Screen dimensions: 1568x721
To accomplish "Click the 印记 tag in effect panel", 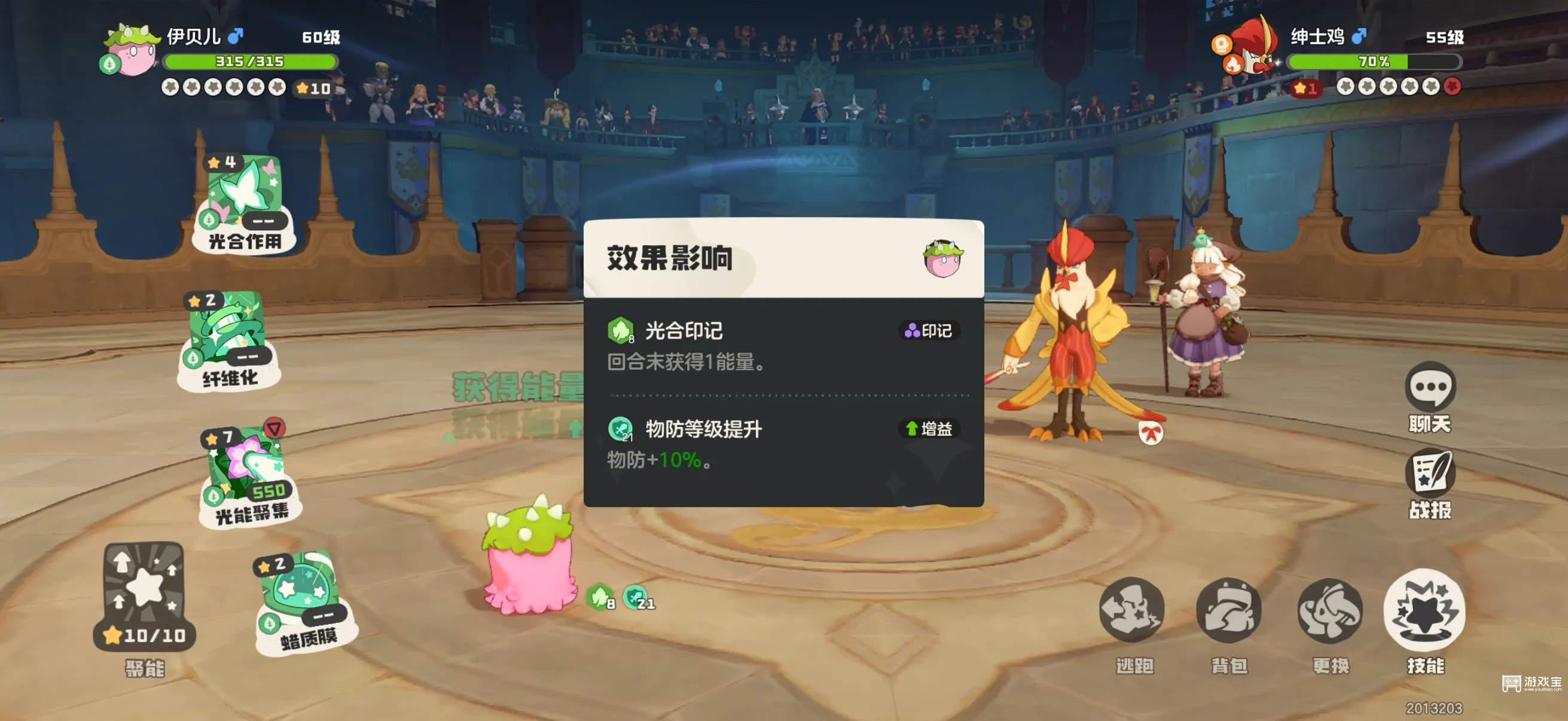I will pyautogui.click(x=929, y=331).
